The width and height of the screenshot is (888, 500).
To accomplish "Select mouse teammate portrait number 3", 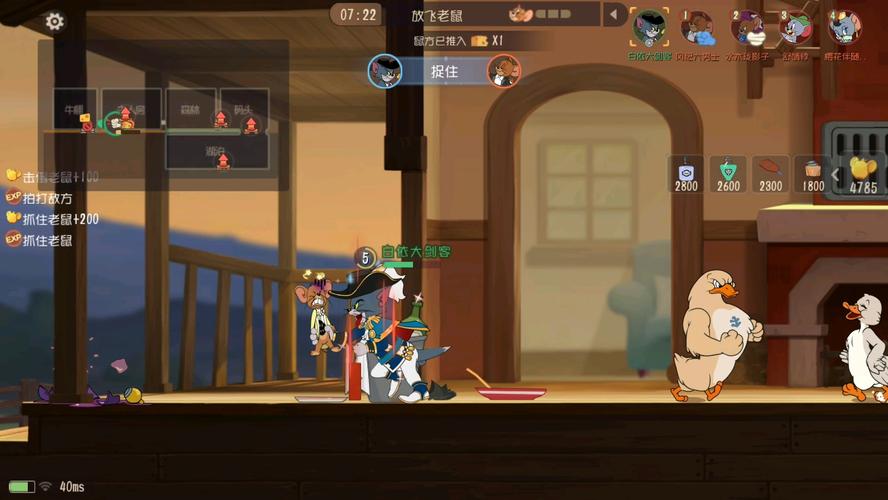I will 796,27.
